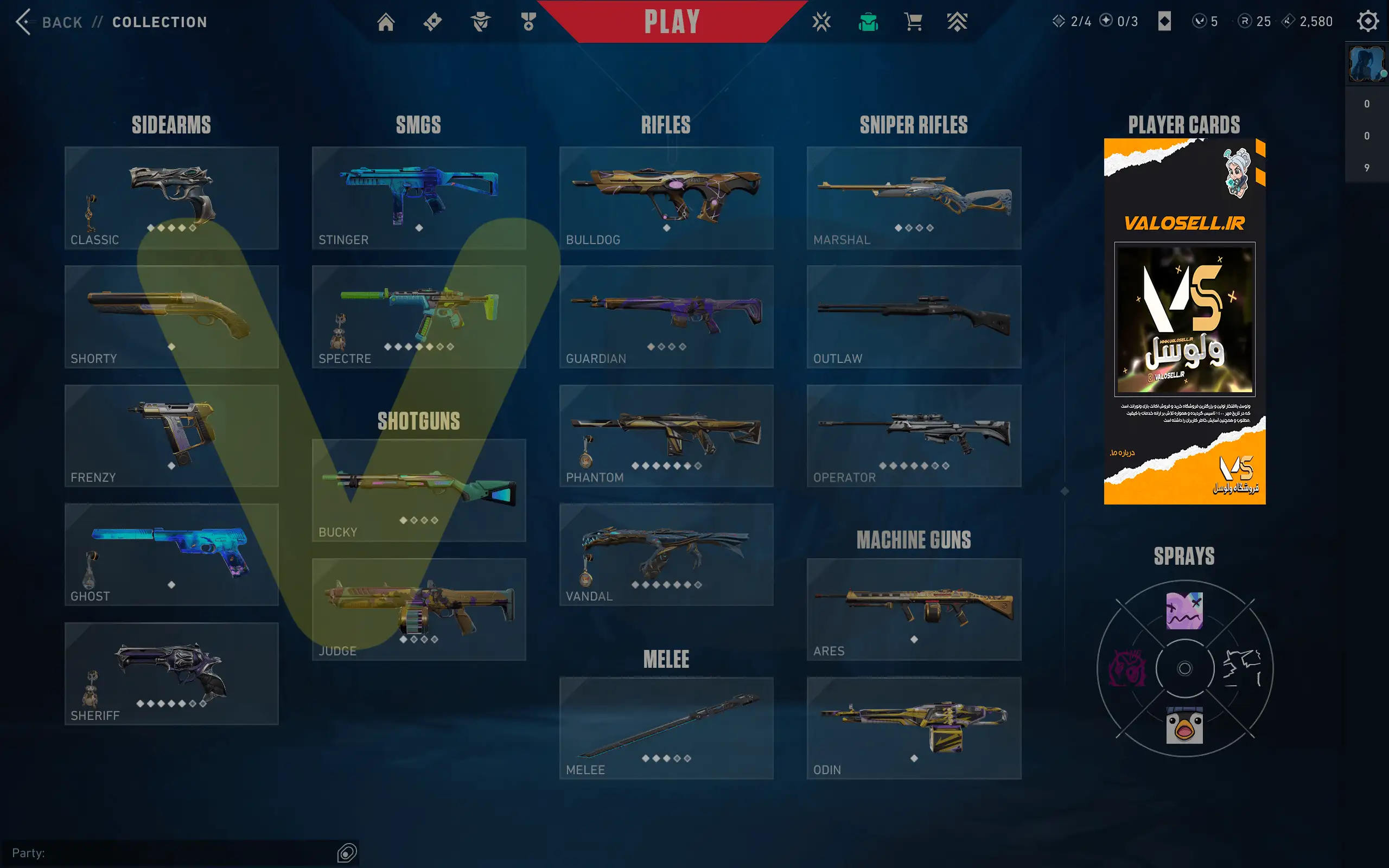This screenshot has width=1389, height=868.
Task: Select the penguin spray slot
Action: [1184, 725]
